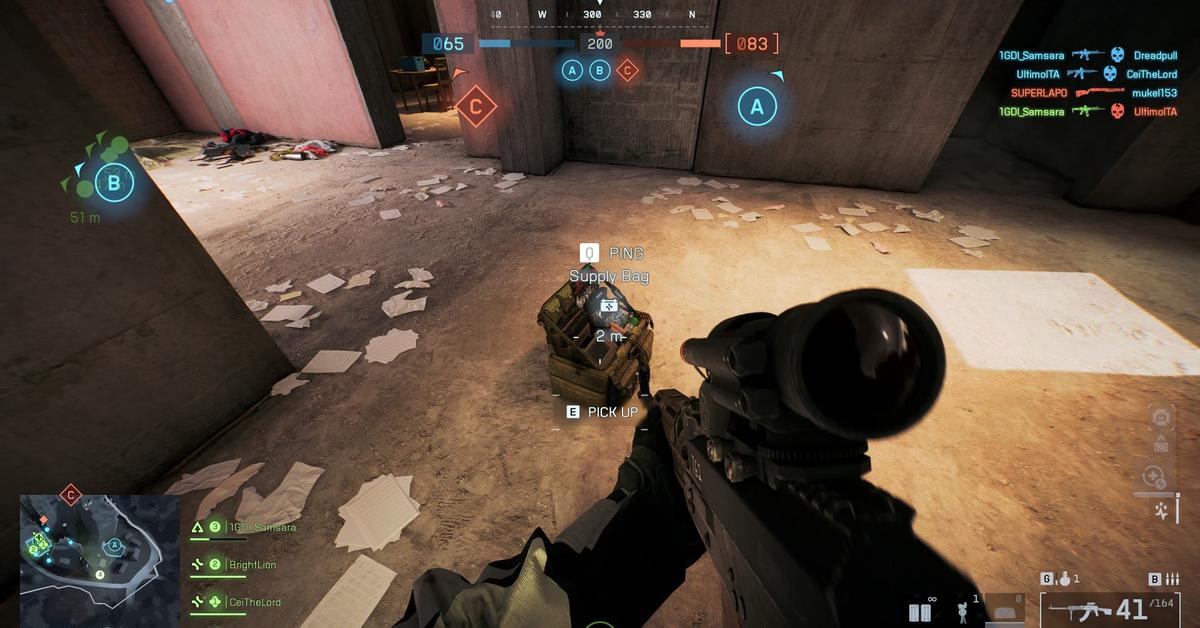Click the large objective A marker
Screen dimensions: 1200x628
pos(757,106)
